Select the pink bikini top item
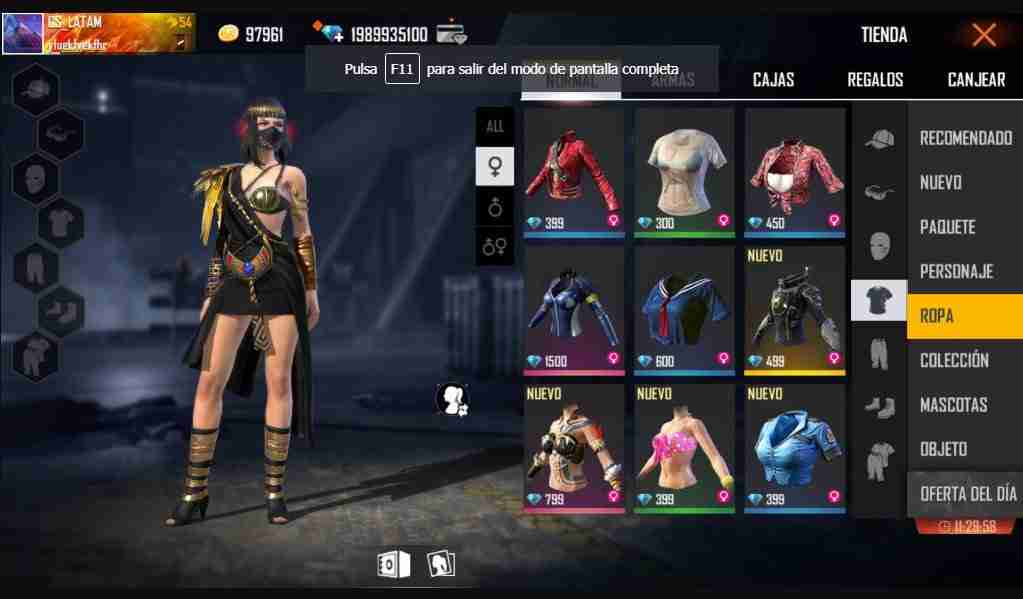The image size is (1023, 599). click(x=684, y=447)
